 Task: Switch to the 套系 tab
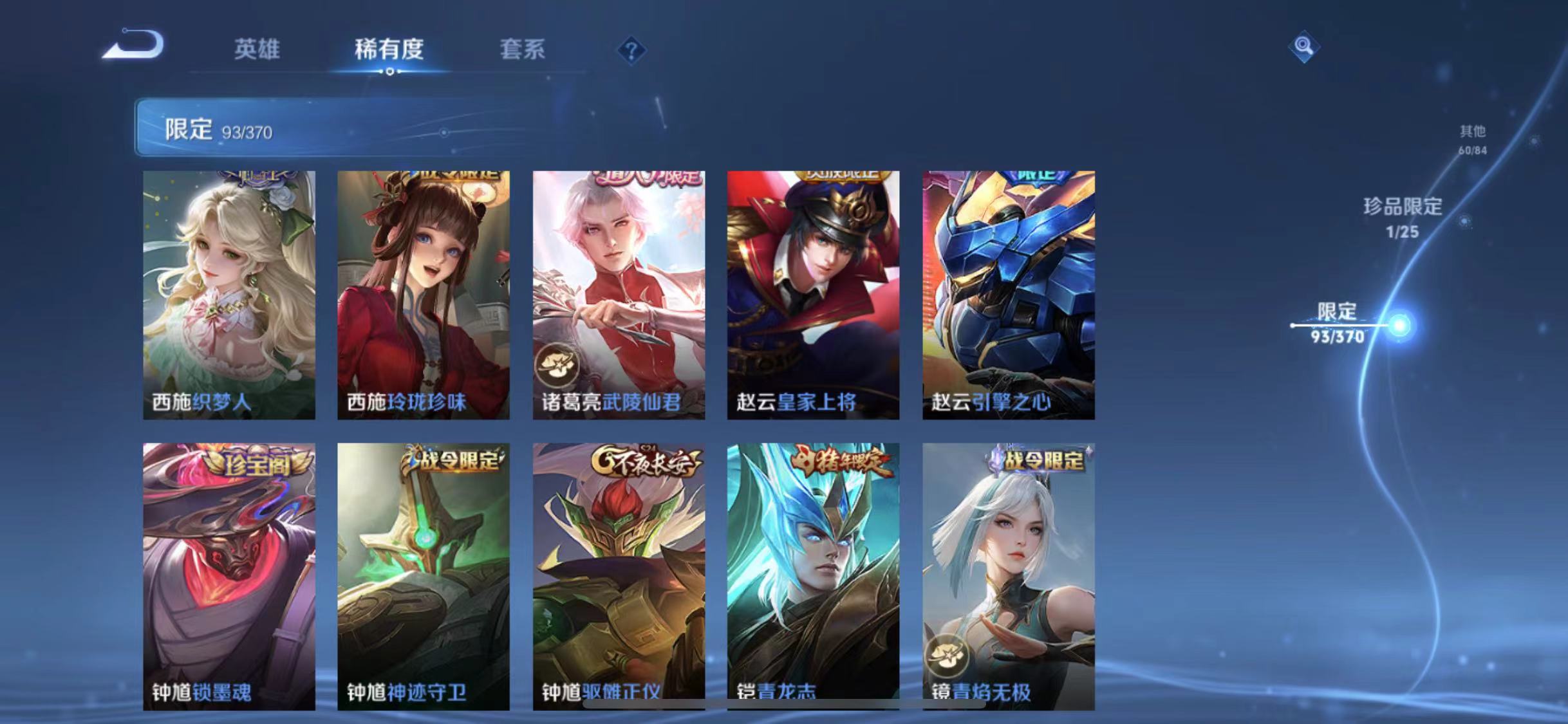(523, 50)
